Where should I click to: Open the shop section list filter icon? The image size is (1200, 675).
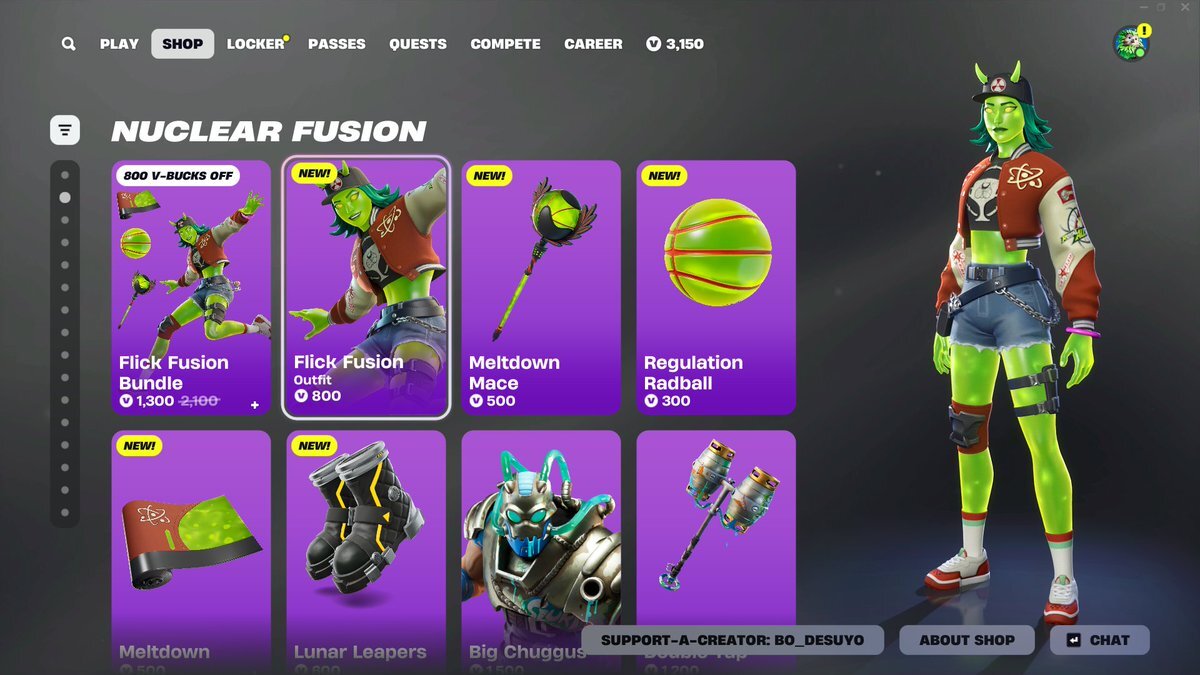pyautogui.click(x=65, y=130)
